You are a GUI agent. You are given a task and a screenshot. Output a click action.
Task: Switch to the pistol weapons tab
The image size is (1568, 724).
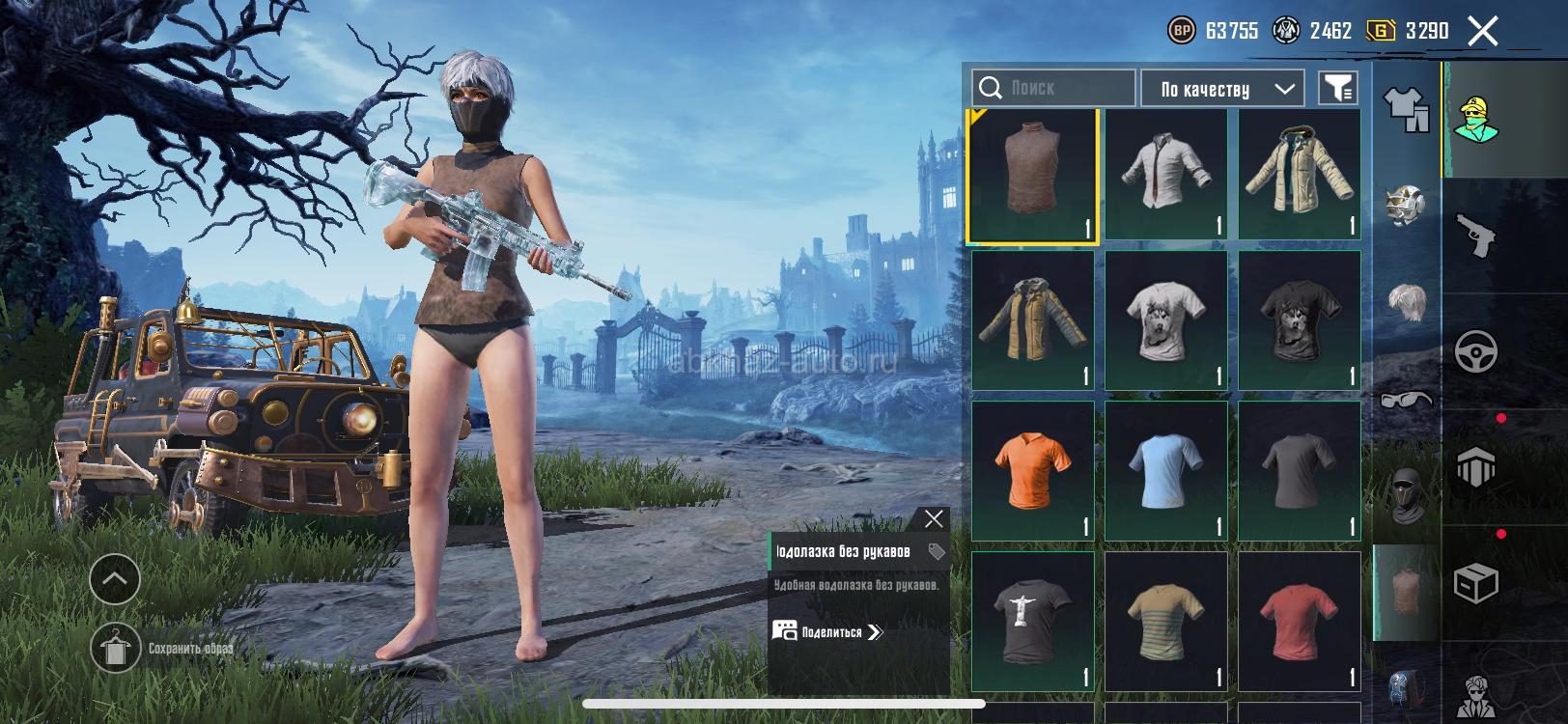1475,236
